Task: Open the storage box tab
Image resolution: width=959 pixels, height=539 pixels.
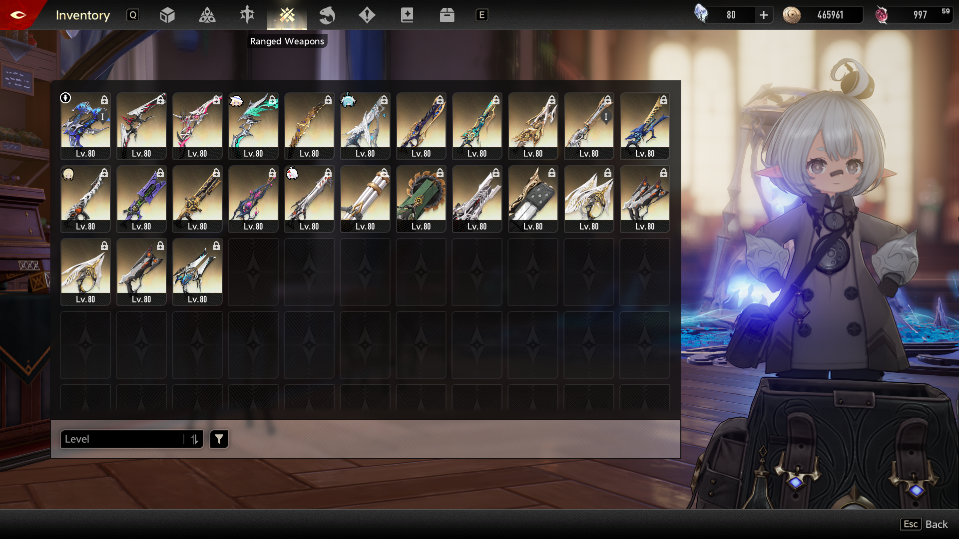Action: tap(447, 15)
